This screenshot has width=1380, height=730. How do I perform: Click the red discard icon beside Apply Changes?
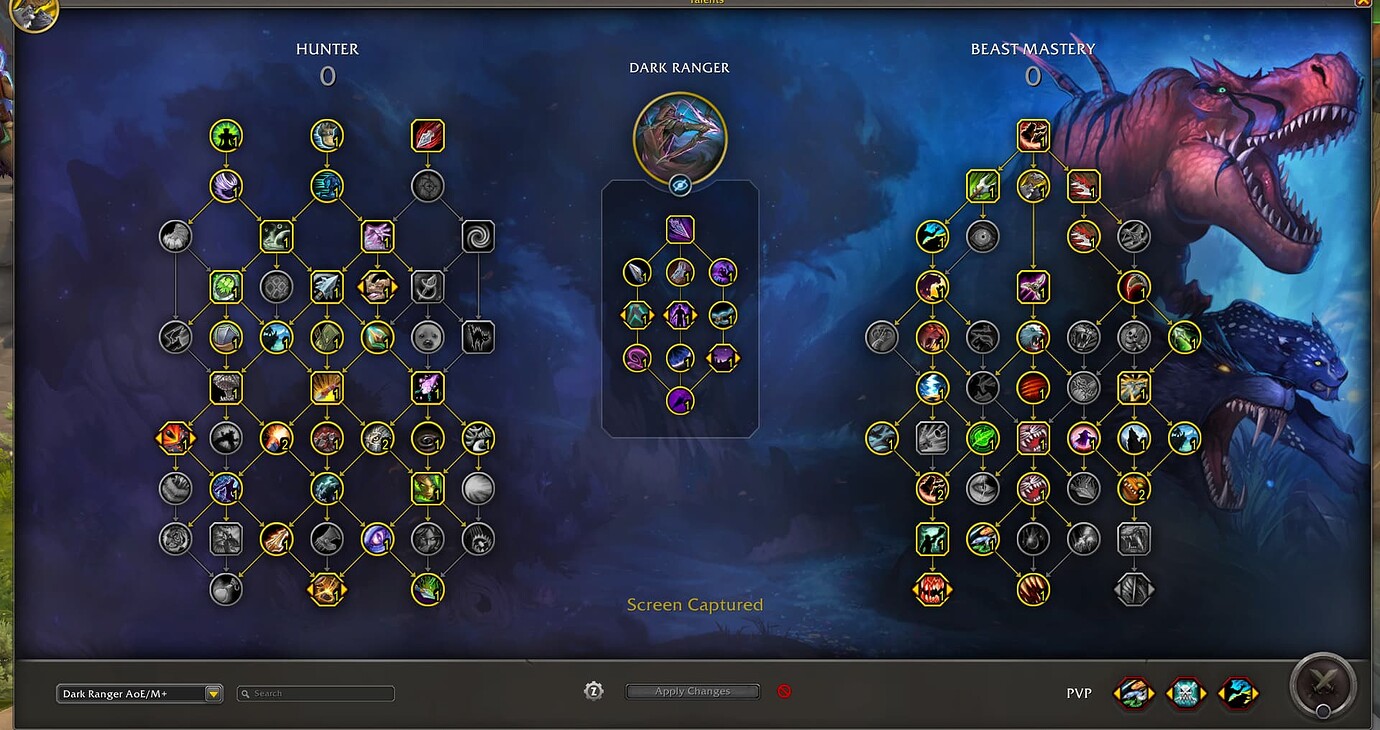click(x=784, y=690)
